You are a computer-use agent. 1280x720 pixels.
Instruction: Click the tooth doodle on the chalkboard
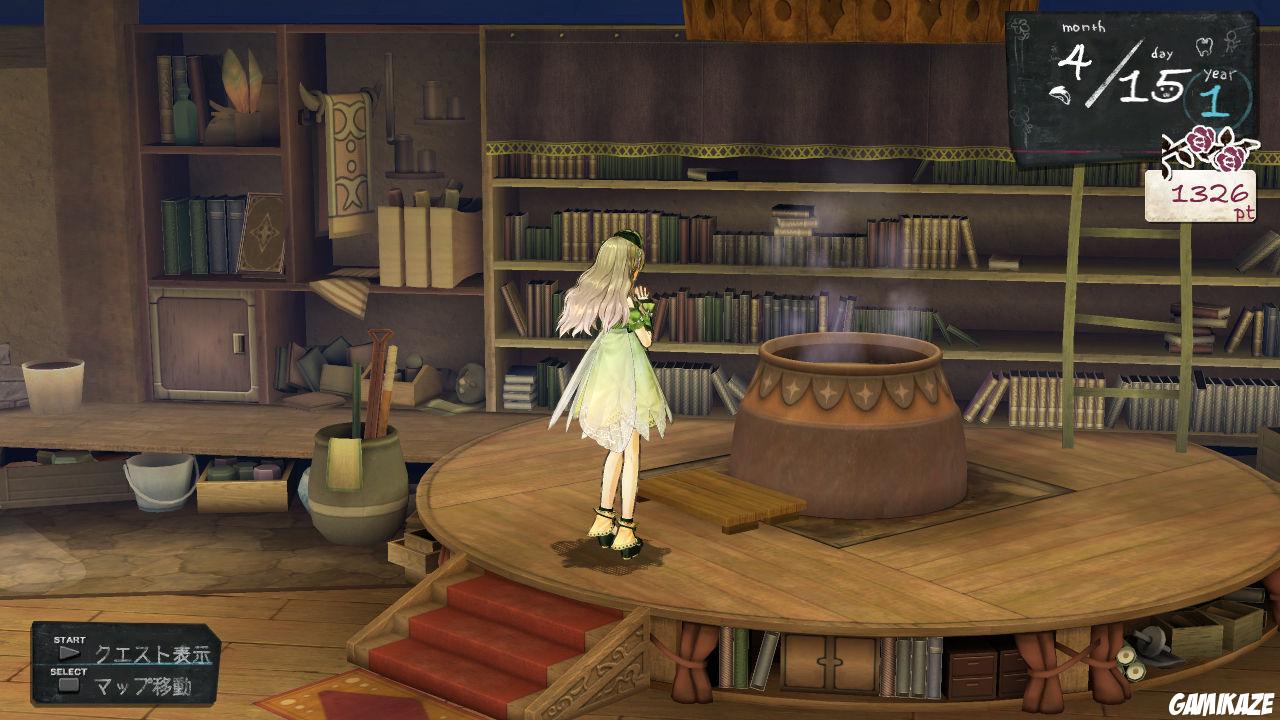(x=1204, y=47)
